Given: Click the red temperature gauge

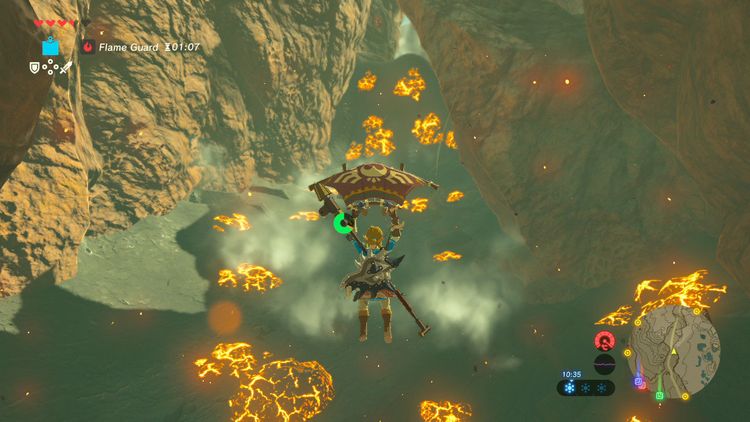Looking at the screenshot, I should click(x=604, y=340).
